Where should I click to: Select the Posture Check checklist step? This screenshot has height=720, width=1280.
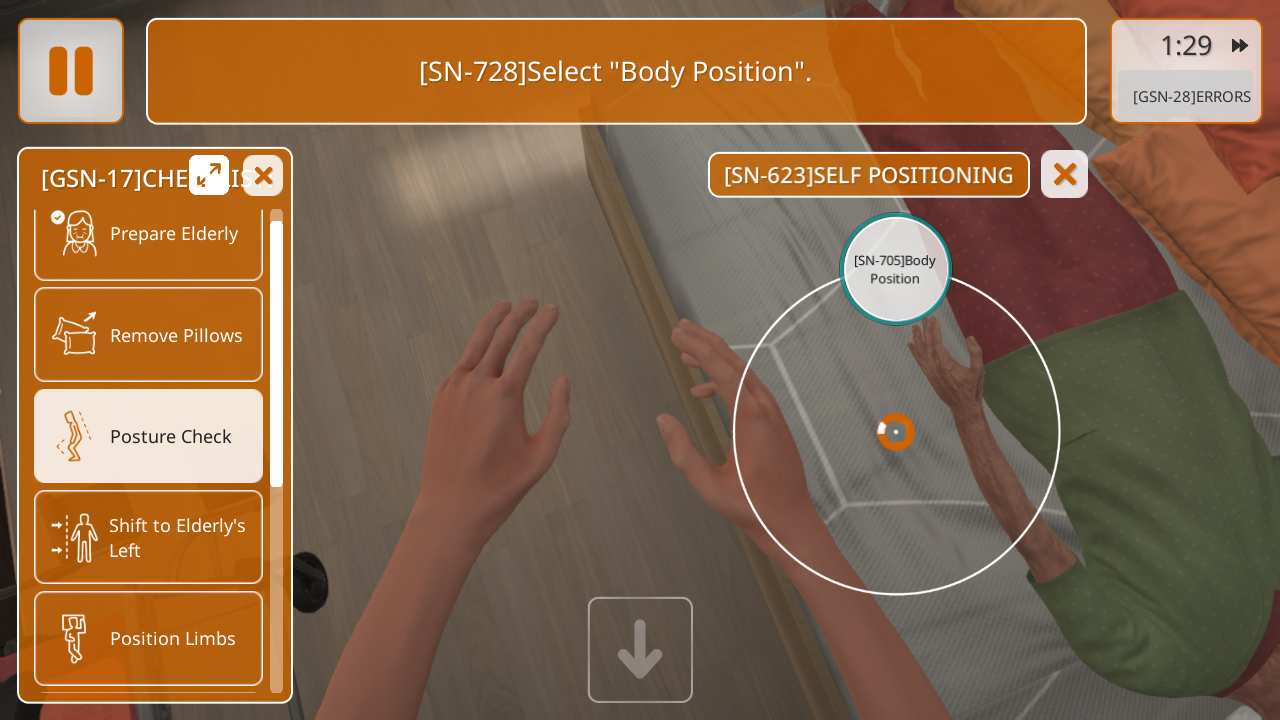click(x=148, y=436)
